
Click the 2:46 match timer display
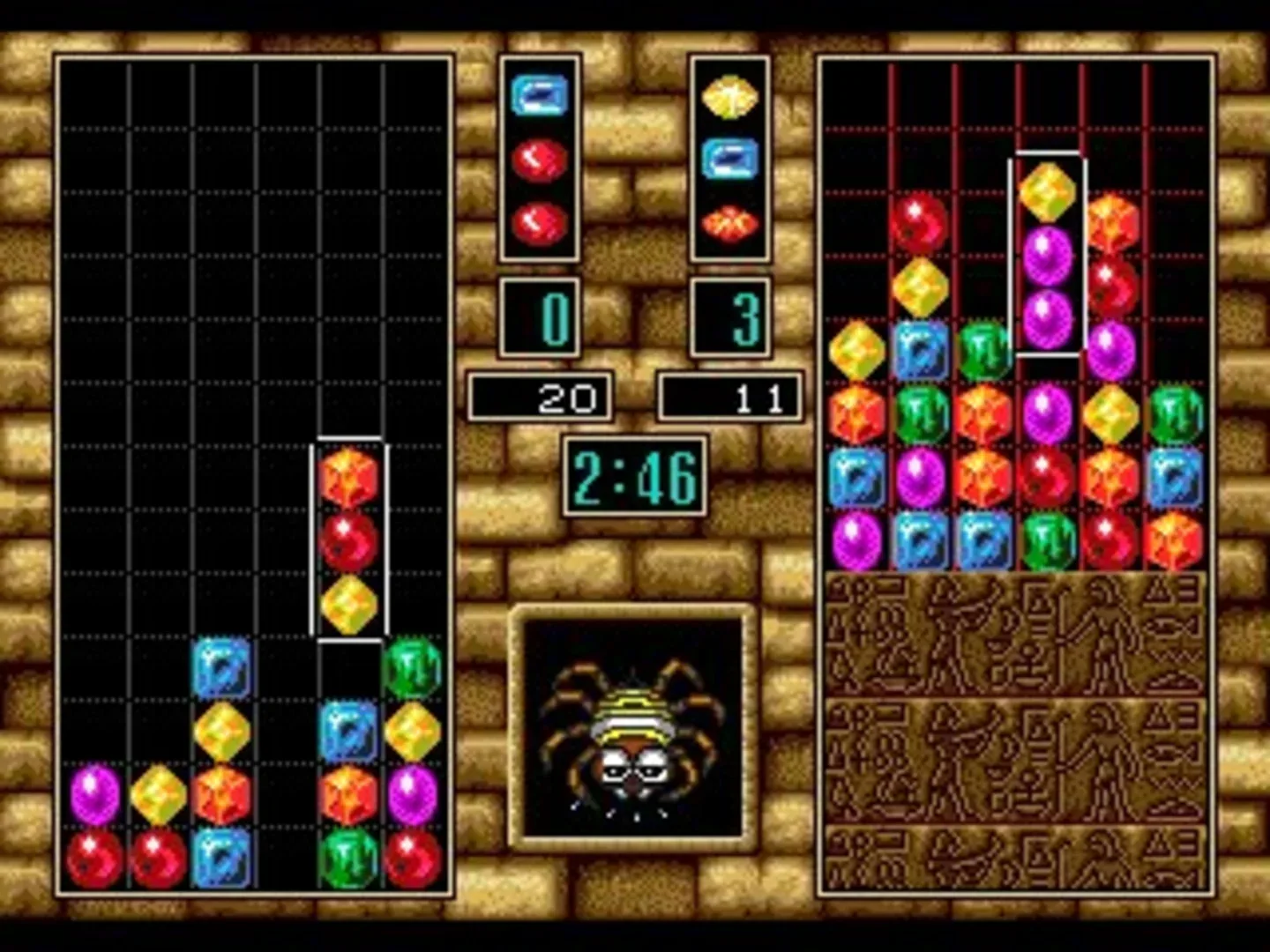(x=631, y=476)
